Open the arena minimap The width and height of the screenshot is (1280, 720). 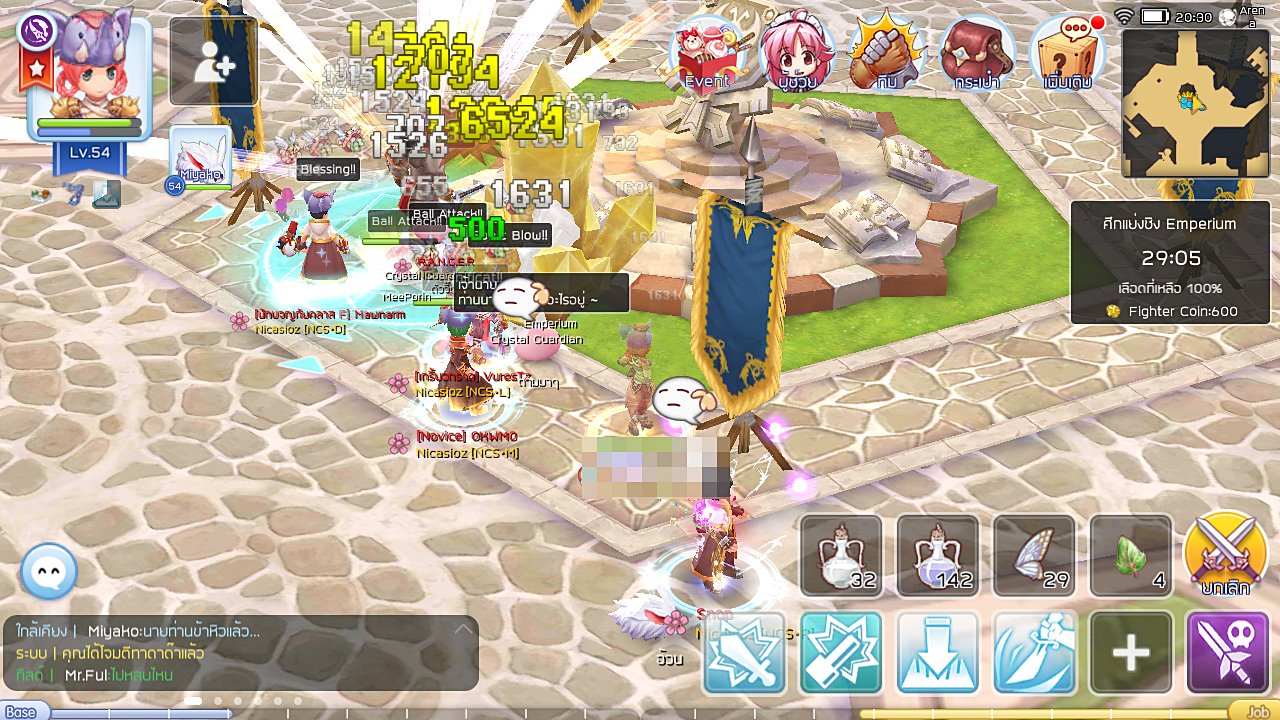point(1190,103)
